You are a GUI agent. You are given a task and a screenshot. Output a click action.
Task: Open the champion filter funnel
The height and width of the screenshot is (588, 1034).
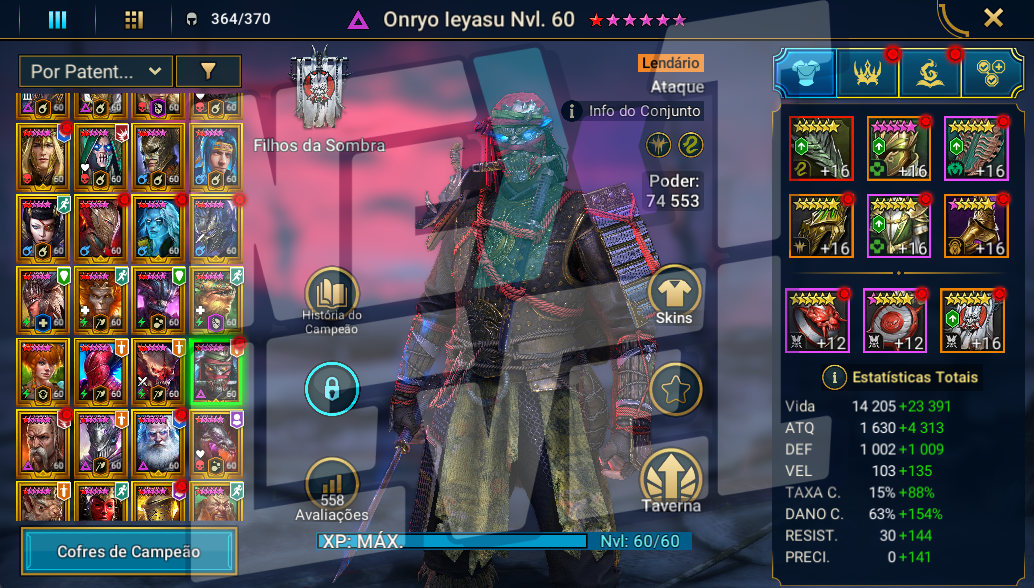tap(208, 71)
